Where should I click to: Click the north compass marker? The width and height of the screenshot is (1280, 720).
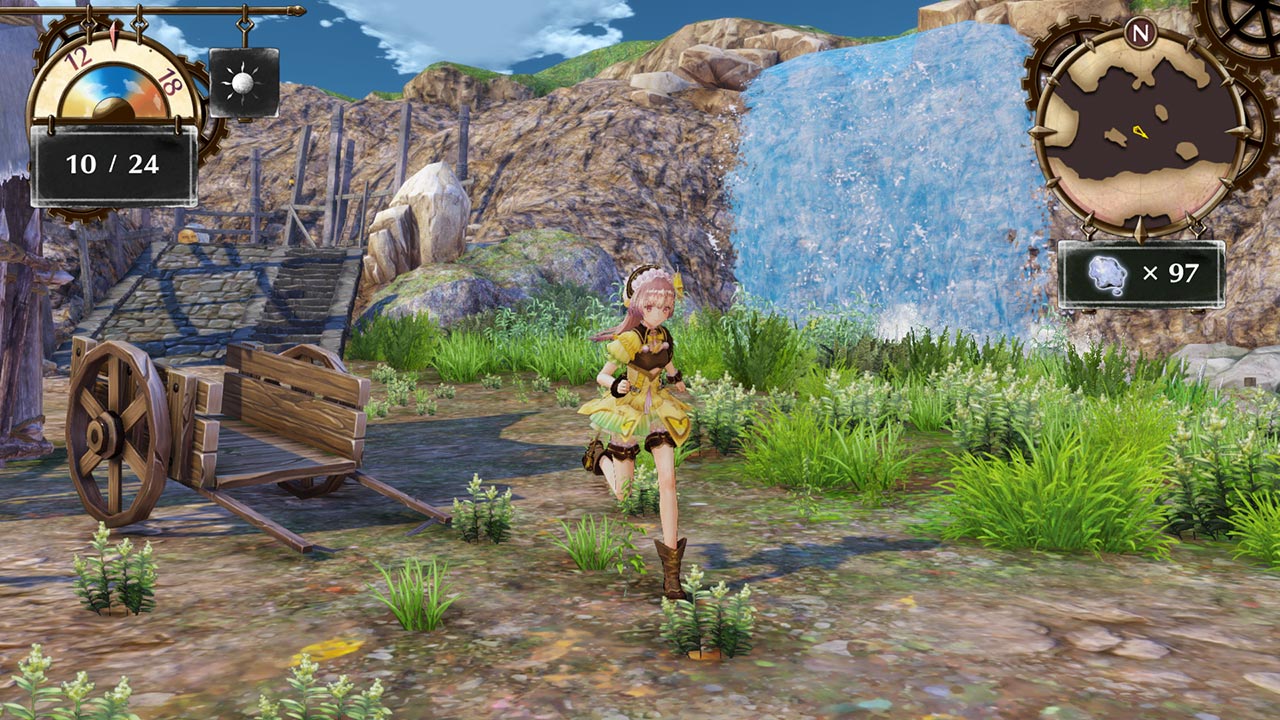click(x=1138, y=32)
